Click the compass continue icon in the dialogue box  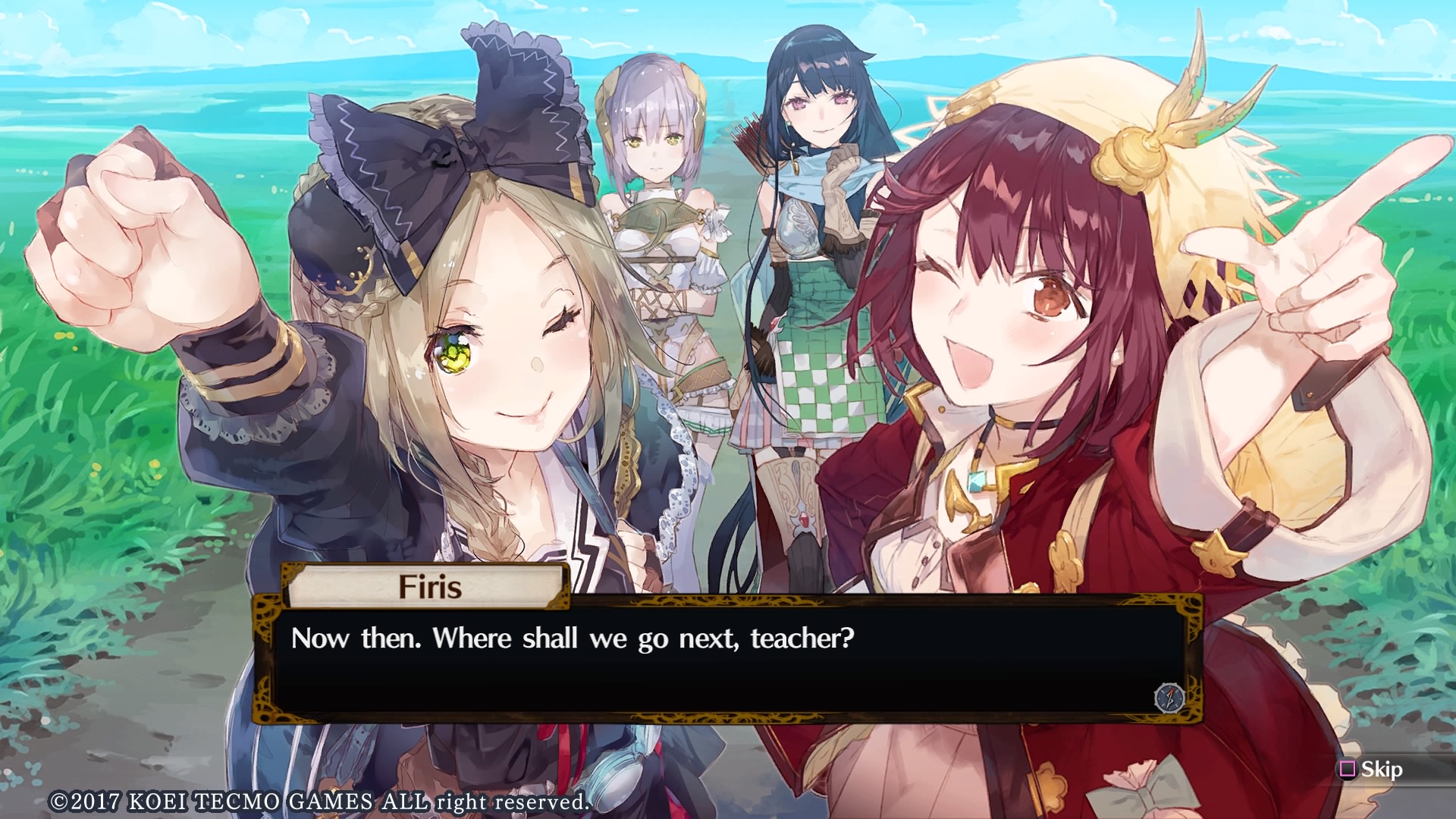1169,697
